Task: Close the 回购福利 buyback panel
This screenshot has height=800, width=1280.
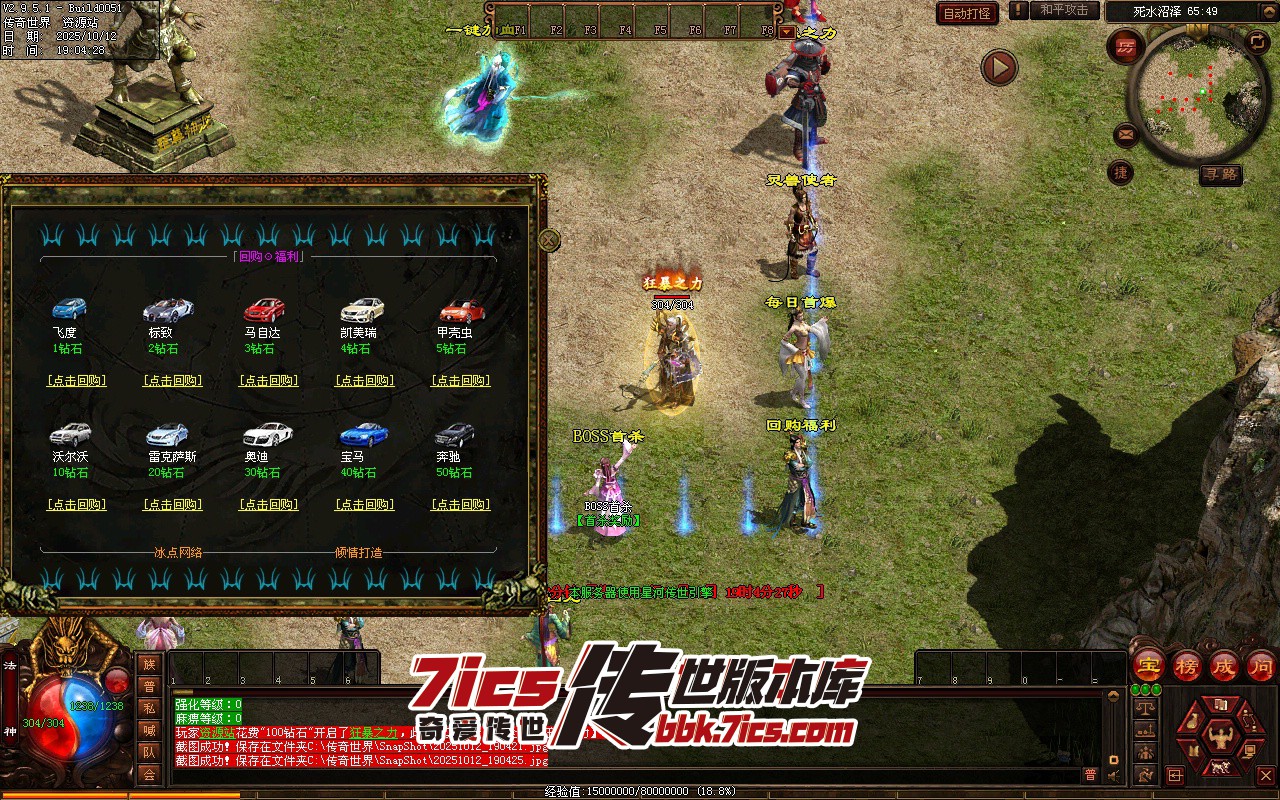Action: pyautogui.click(x=549, y=240)
